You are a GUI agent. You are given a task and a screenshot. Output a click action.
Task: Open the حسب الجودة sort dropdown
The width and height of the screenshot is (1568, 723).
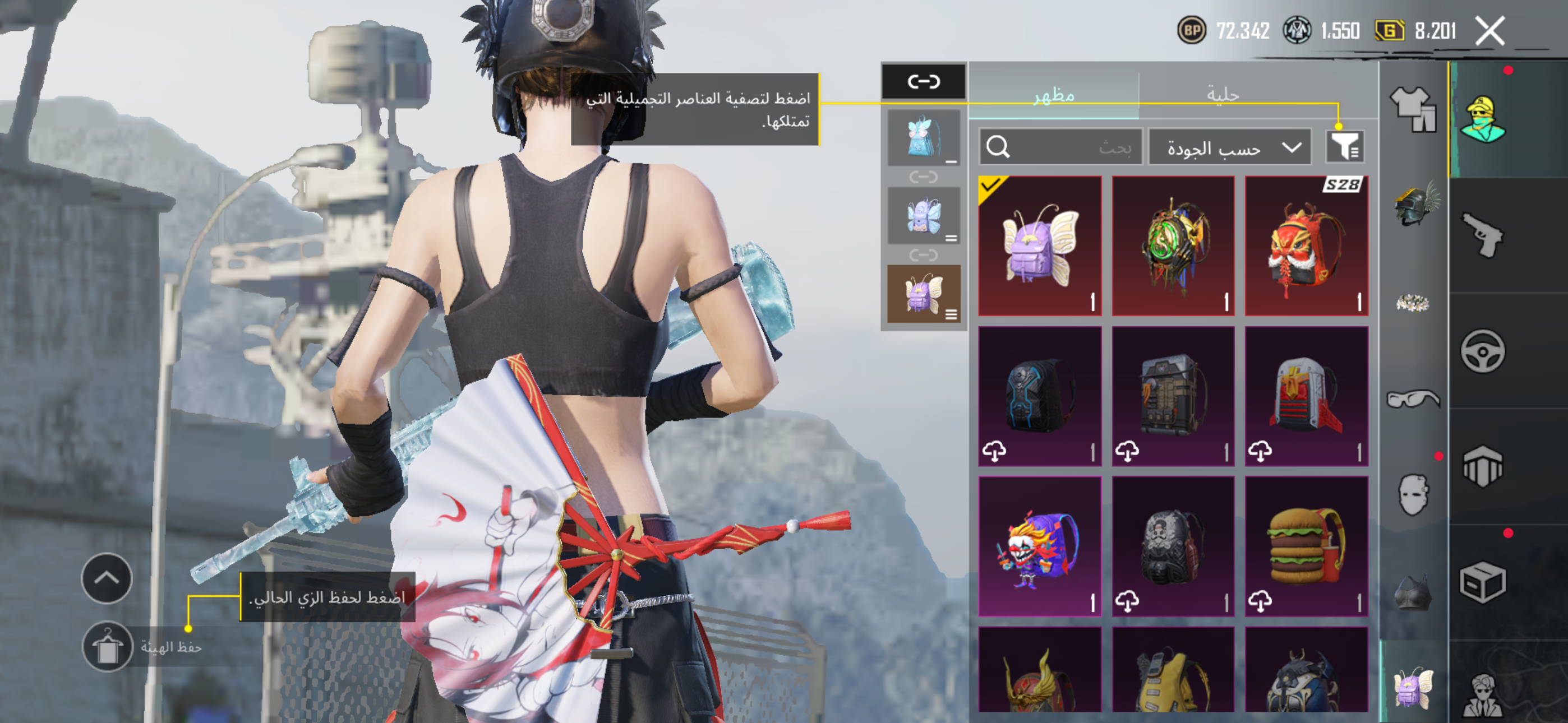click(x=1229, y=147)
